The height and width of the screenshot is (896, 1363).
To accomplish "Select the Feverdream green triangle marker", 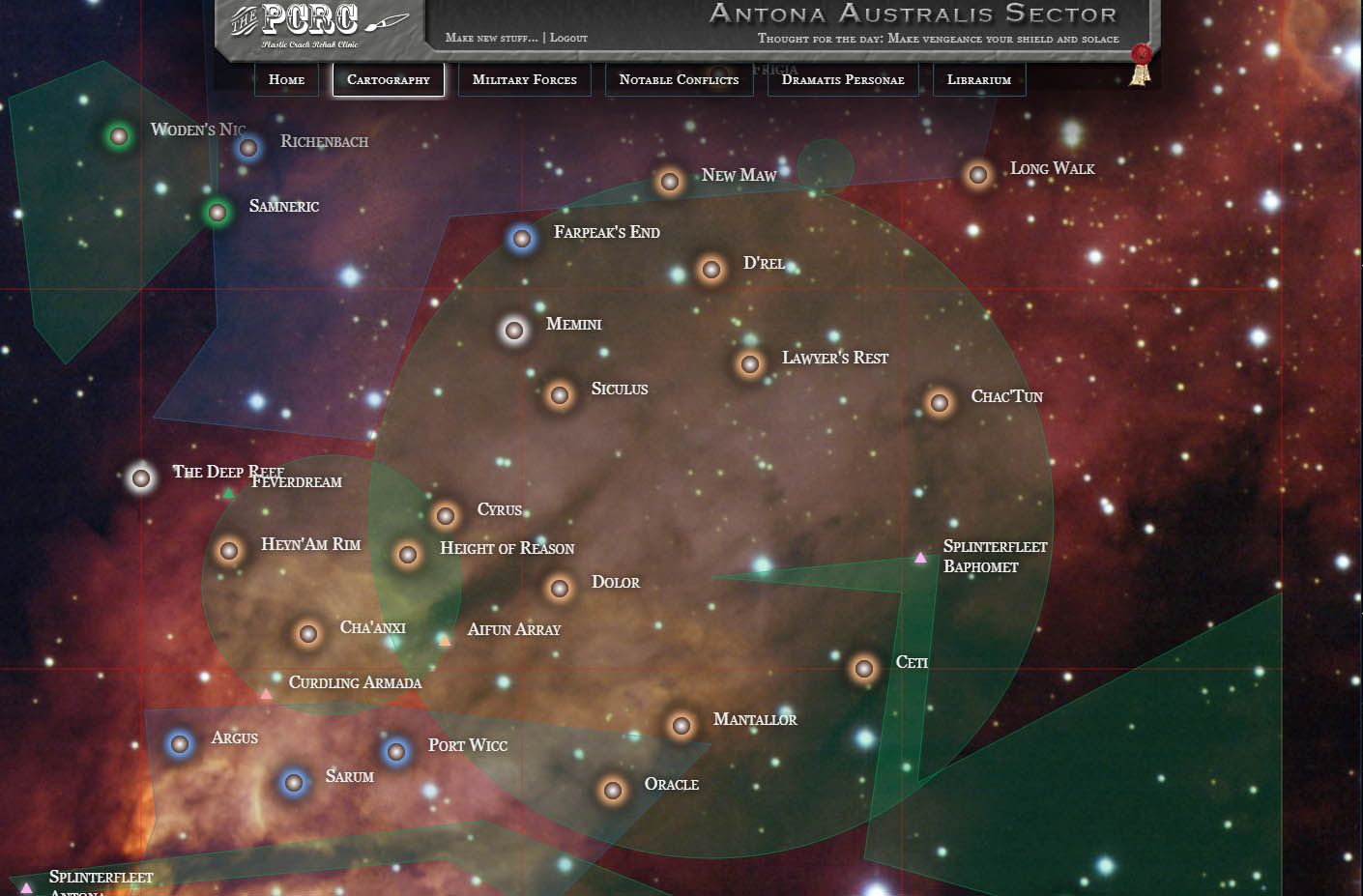I will click(x=228, y=491).
